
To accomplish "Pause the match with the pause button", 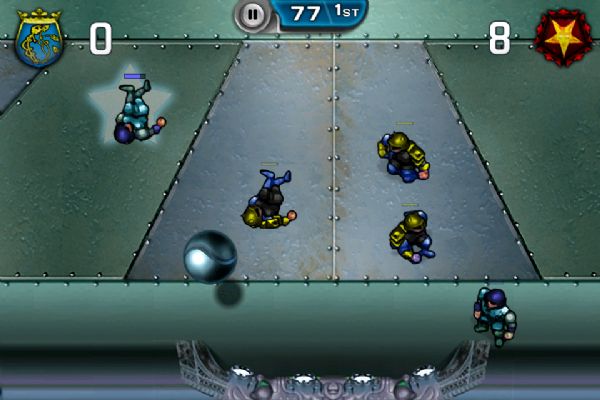I will point(252,15).
